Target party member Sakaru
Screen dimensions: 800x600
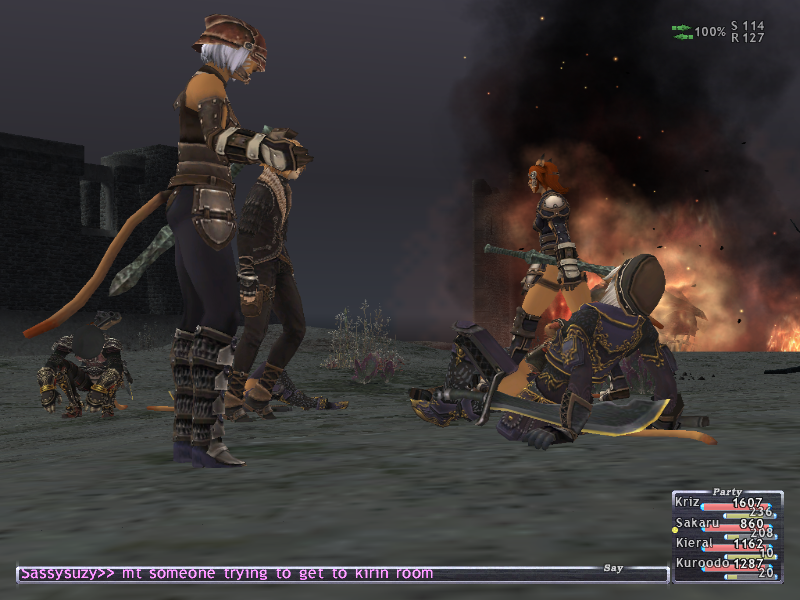697,523
